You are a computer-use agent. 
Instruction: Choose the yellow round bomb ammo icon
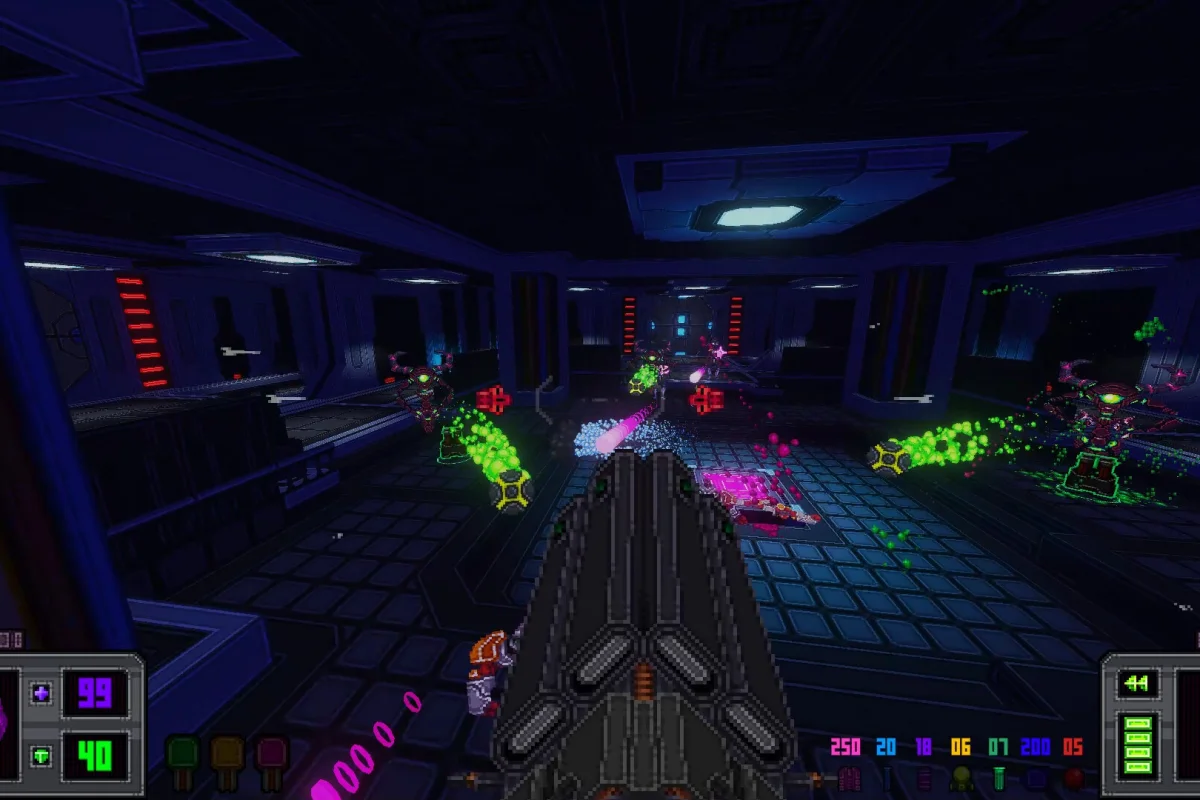(x=960, y=778)
